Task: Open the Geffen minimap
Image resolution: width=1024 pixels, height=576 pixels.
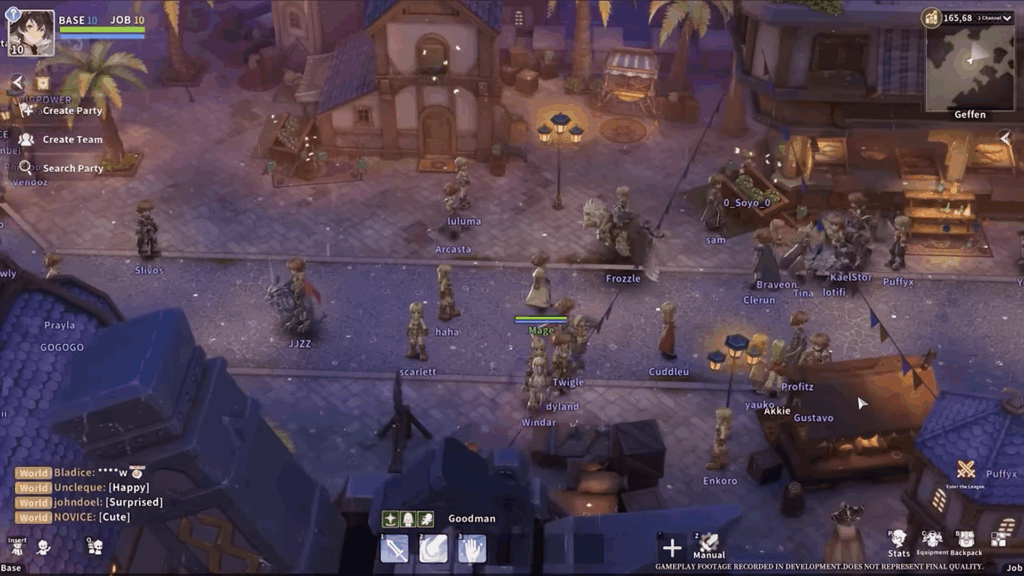Action: click(x=969, y=68)
